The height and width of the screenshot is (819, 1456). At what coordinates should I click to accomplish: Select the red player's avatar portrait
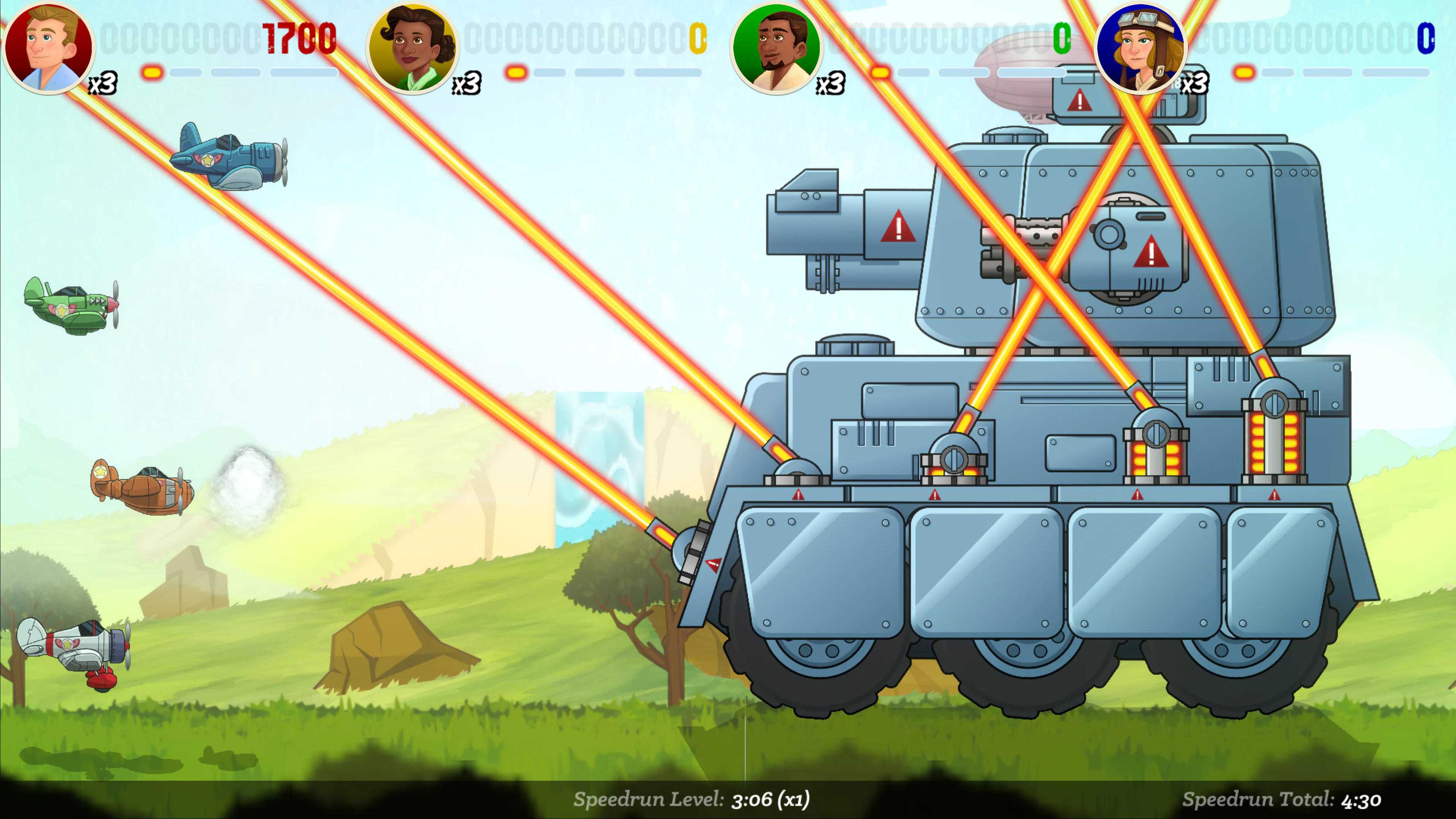point(49,48)
